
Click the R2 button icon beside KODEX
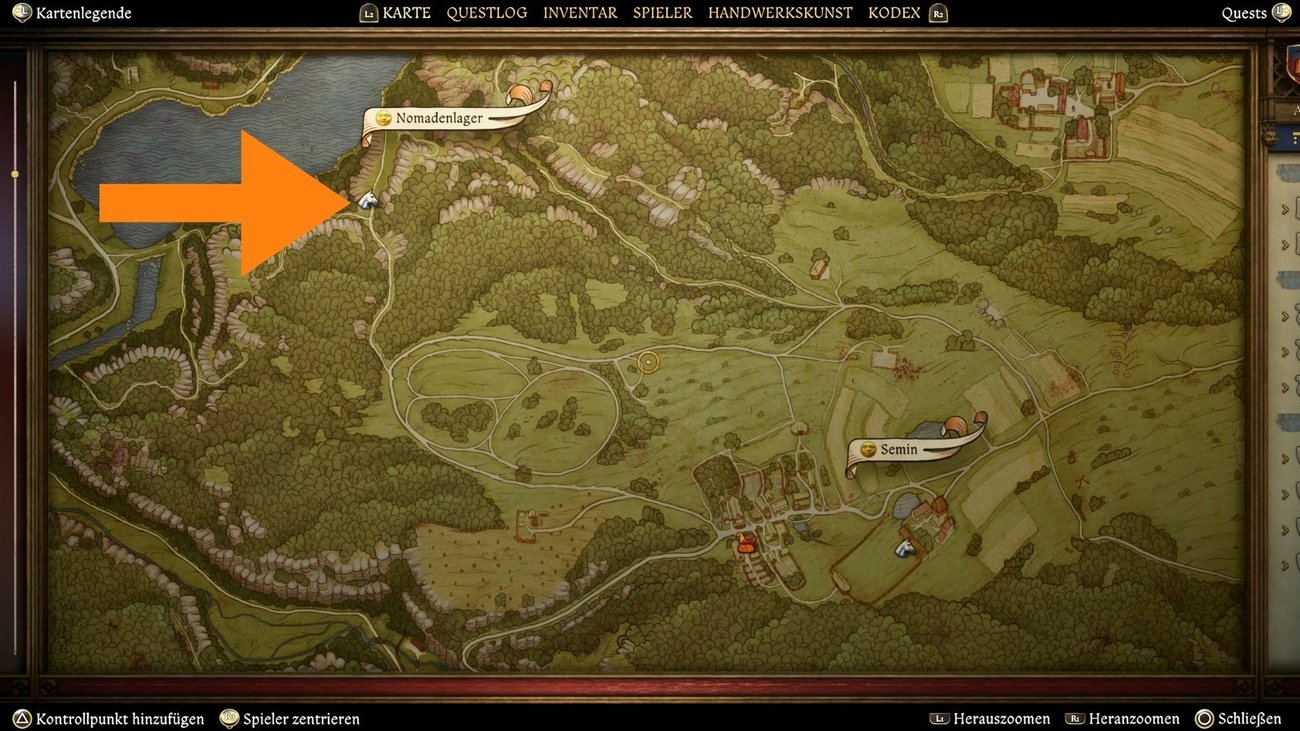[x=937, y=13]
